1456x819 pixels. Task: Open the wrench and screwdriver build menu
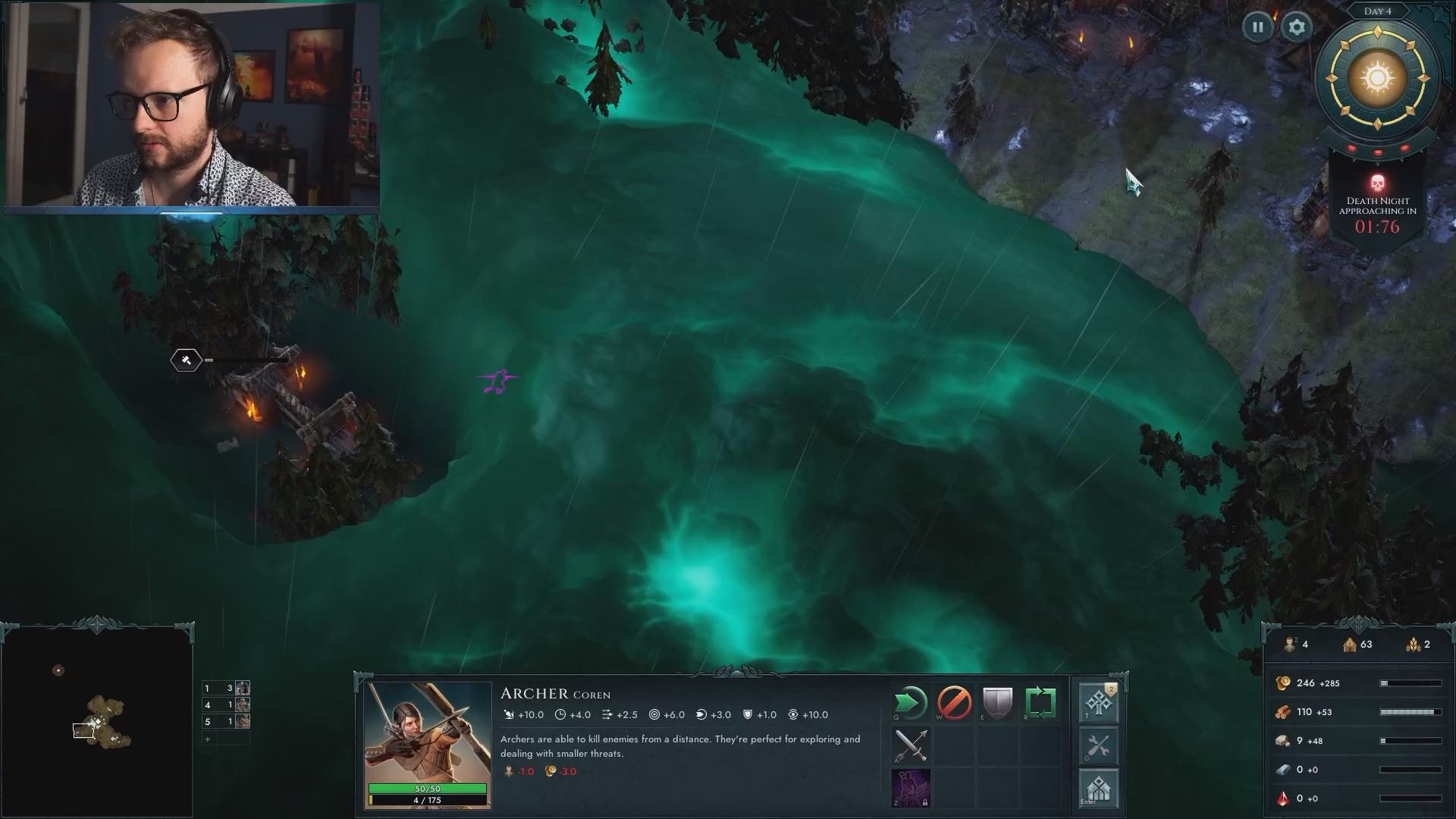[x=1098, y=746]
